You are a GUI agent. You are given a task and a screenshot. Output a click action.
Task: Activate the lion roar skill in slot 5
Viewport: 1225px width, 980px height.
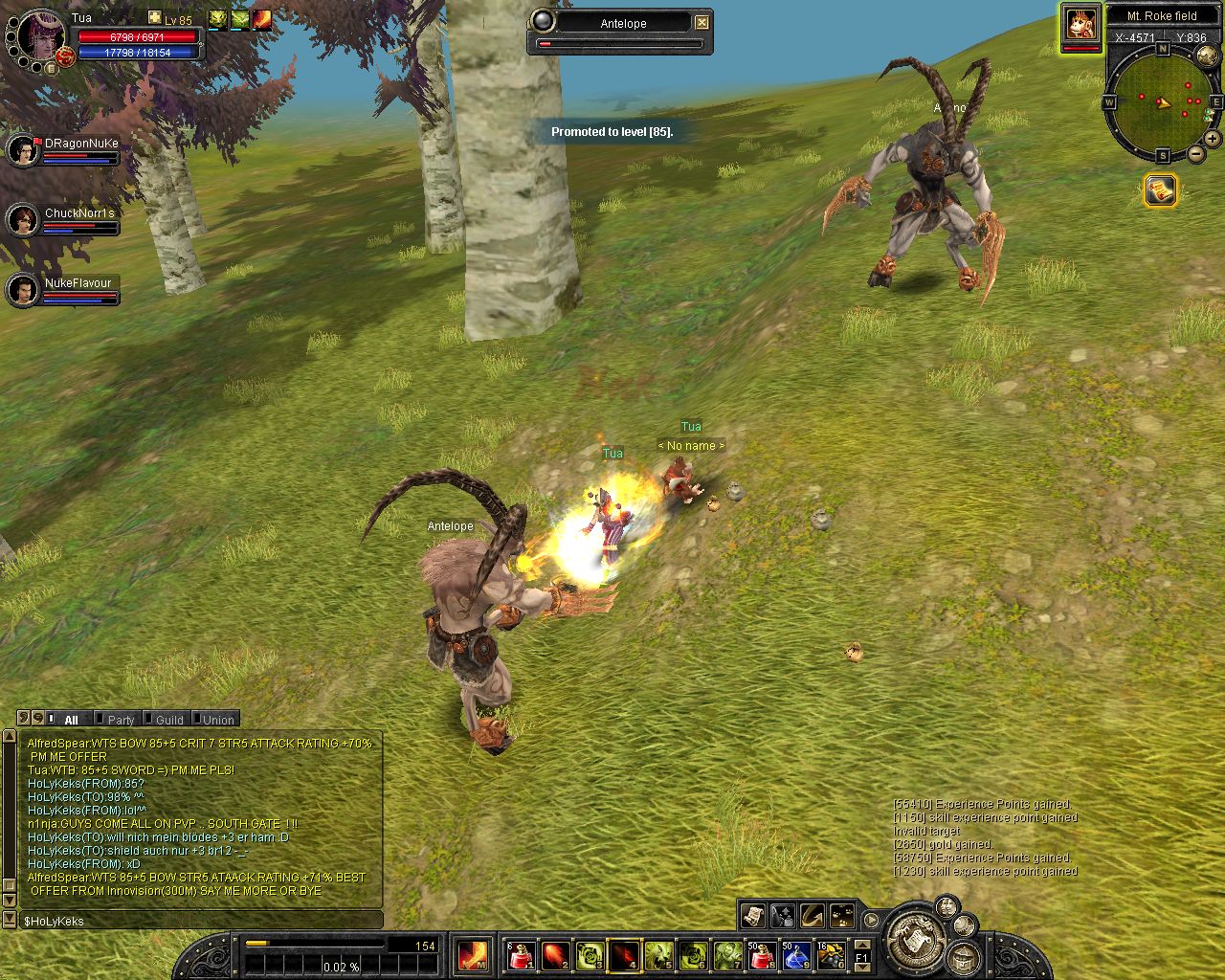click(x=658, y=955)
